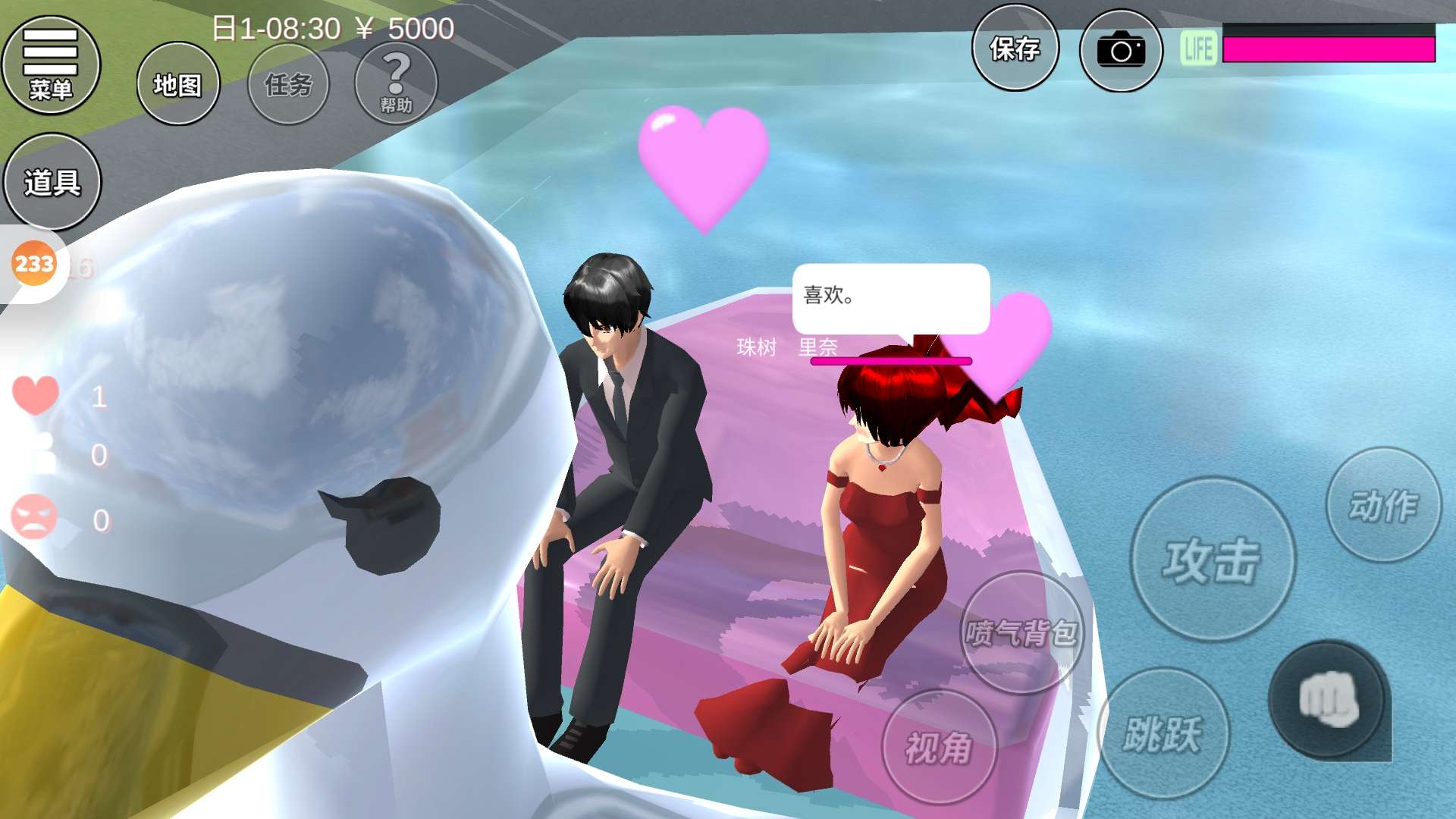Open the 动作 actions button
The image size is (1456, 819).
tap(1383, 505)
